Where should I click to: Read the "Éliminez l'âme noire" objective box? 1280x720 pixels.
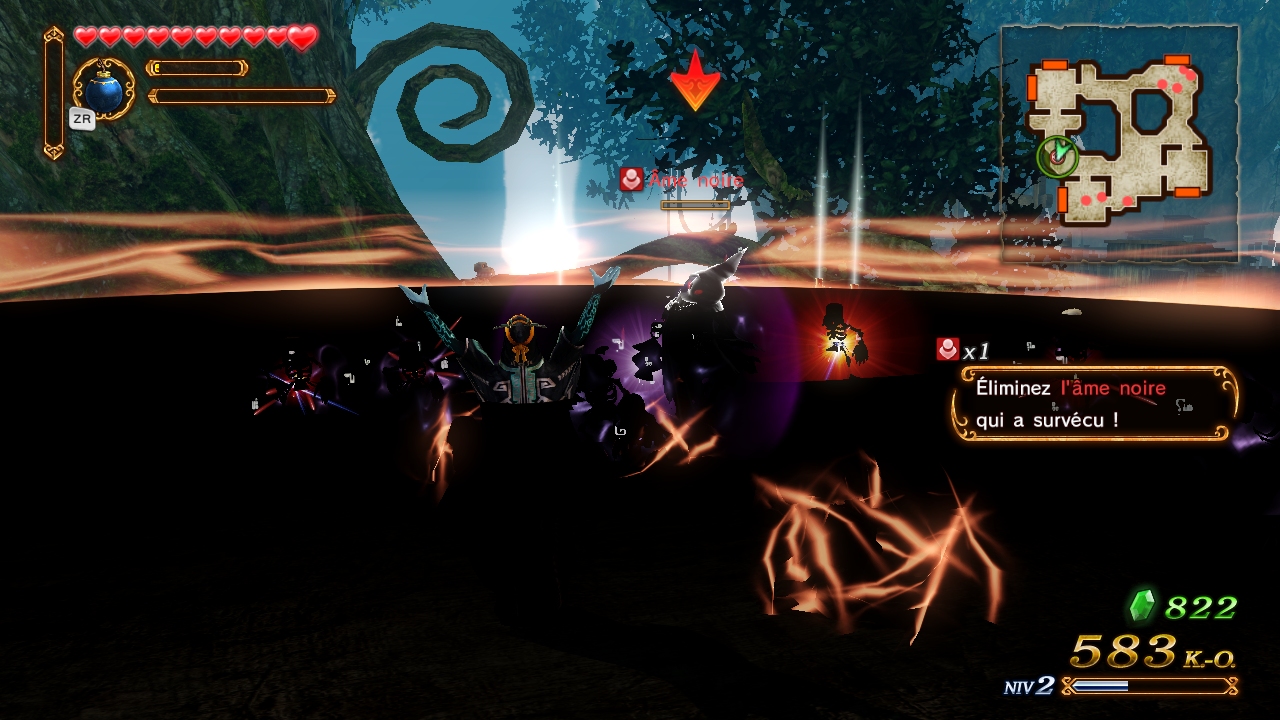coord(1097,404)
